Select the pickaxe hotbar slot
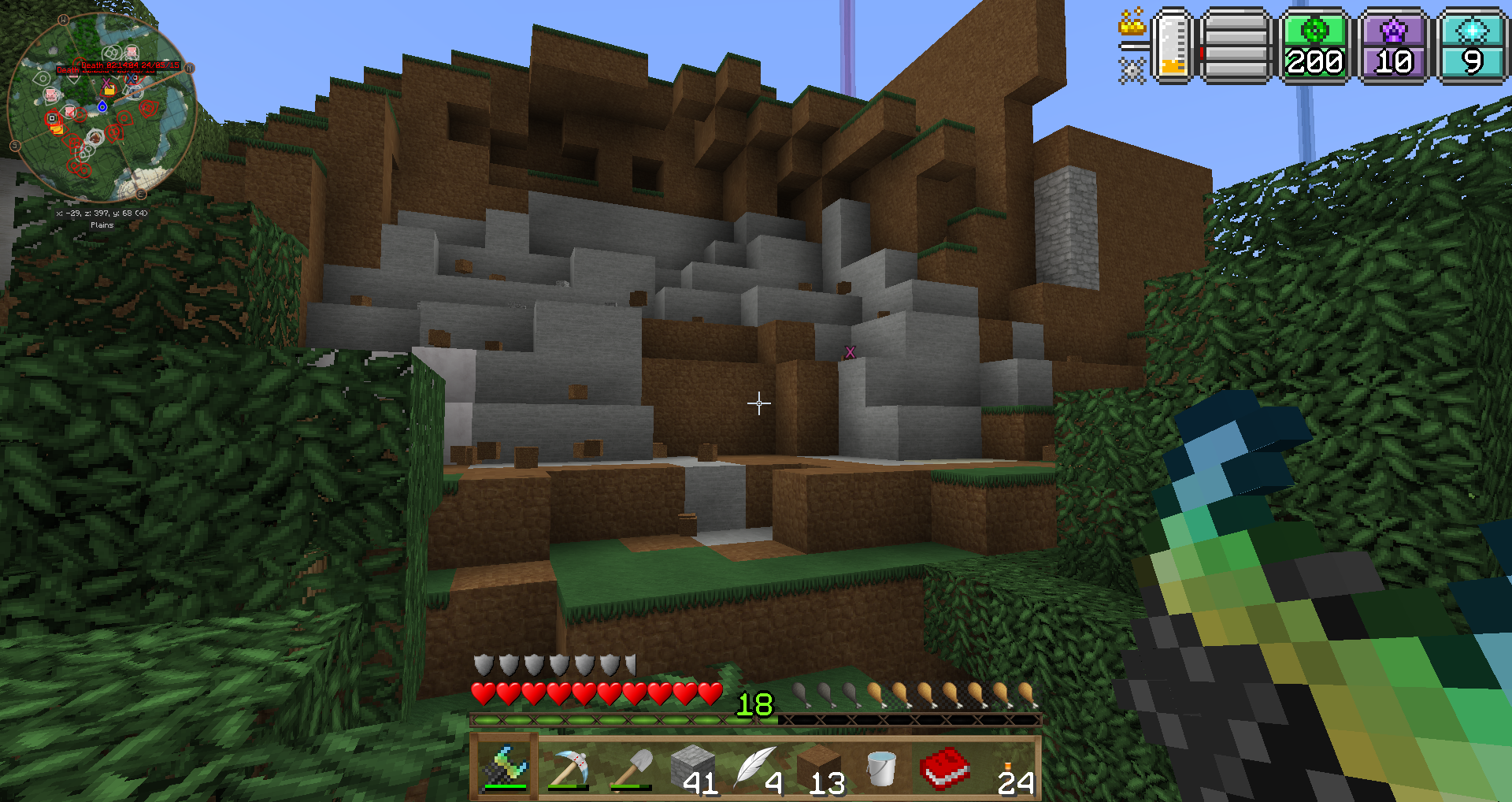The image size is (1512, 802). pyautogui.click(x=568, y=768)
